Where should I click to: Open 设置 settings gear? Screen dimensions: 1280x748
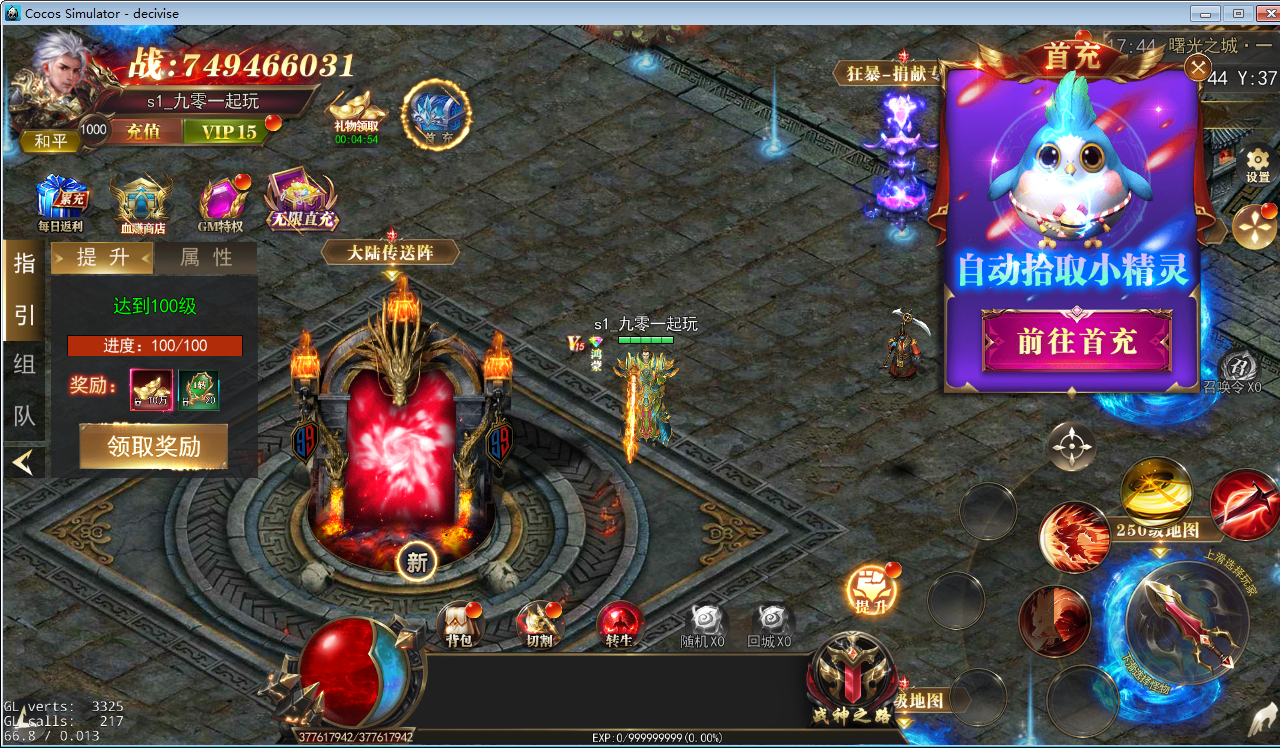click(1257, 163)
